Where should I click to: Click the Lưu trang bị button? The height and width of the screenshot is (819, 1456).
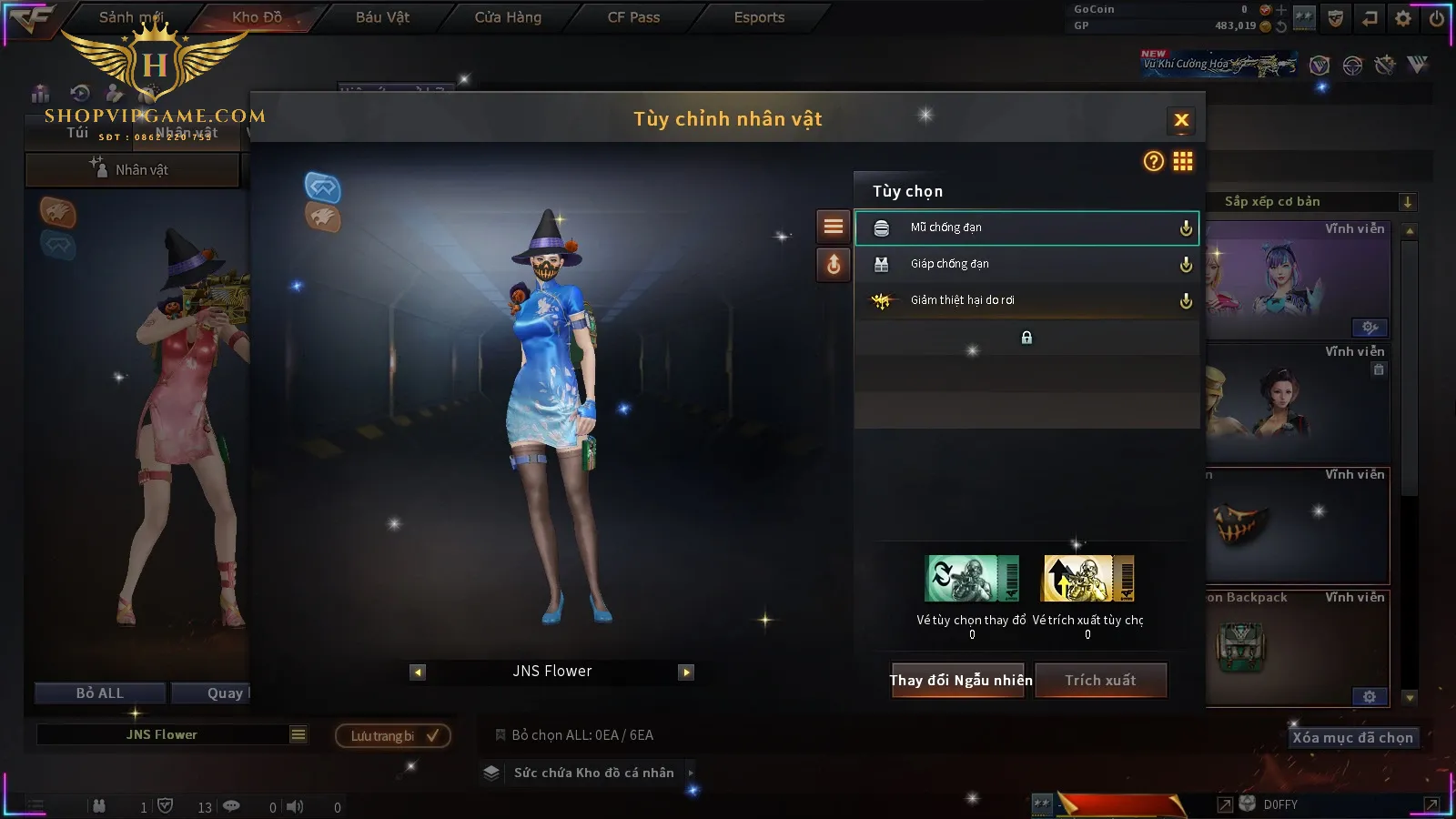(393, 735)
